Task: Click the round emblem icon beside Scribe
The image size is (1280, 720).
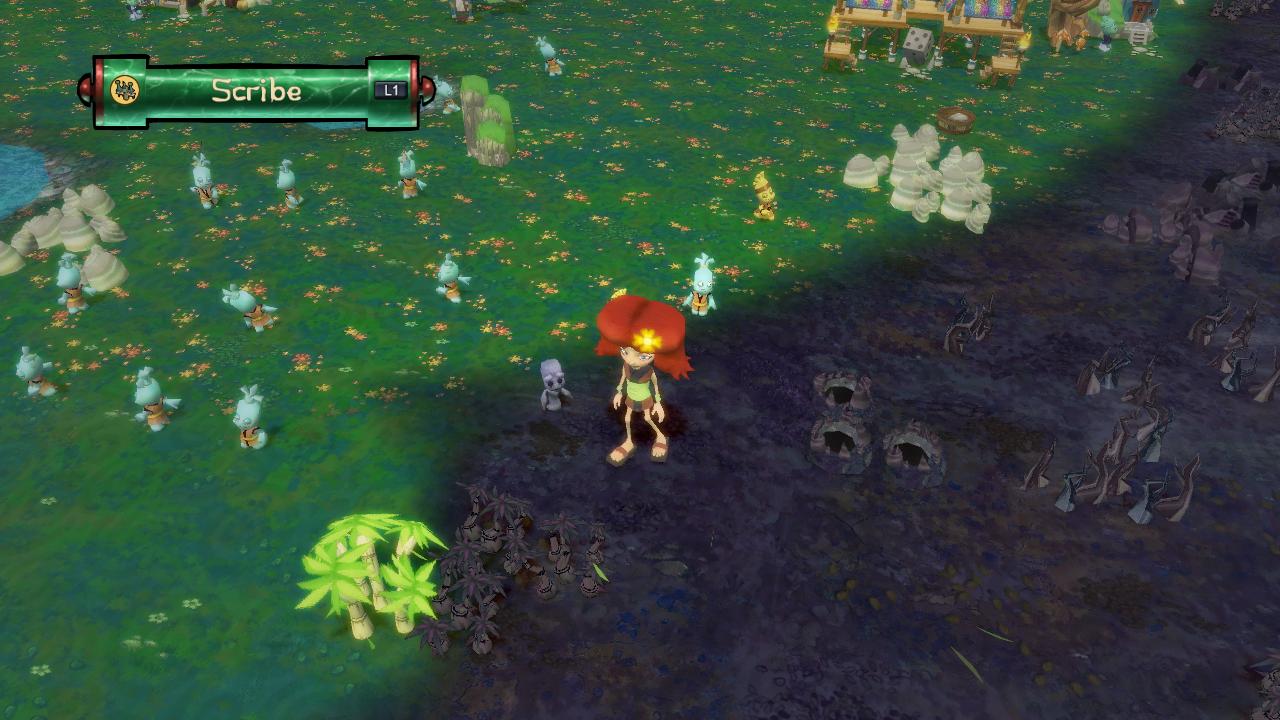Action: pos(124,91)
